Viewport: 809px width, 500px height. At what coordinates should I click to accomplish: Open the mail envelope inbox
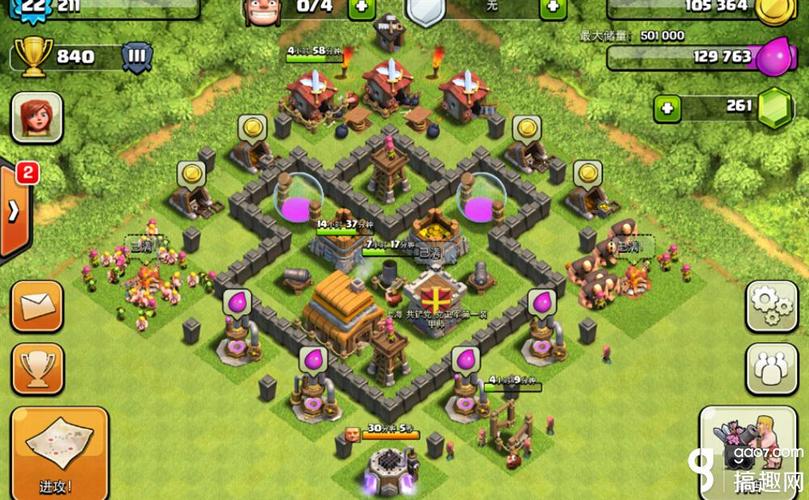coord(37,306)
